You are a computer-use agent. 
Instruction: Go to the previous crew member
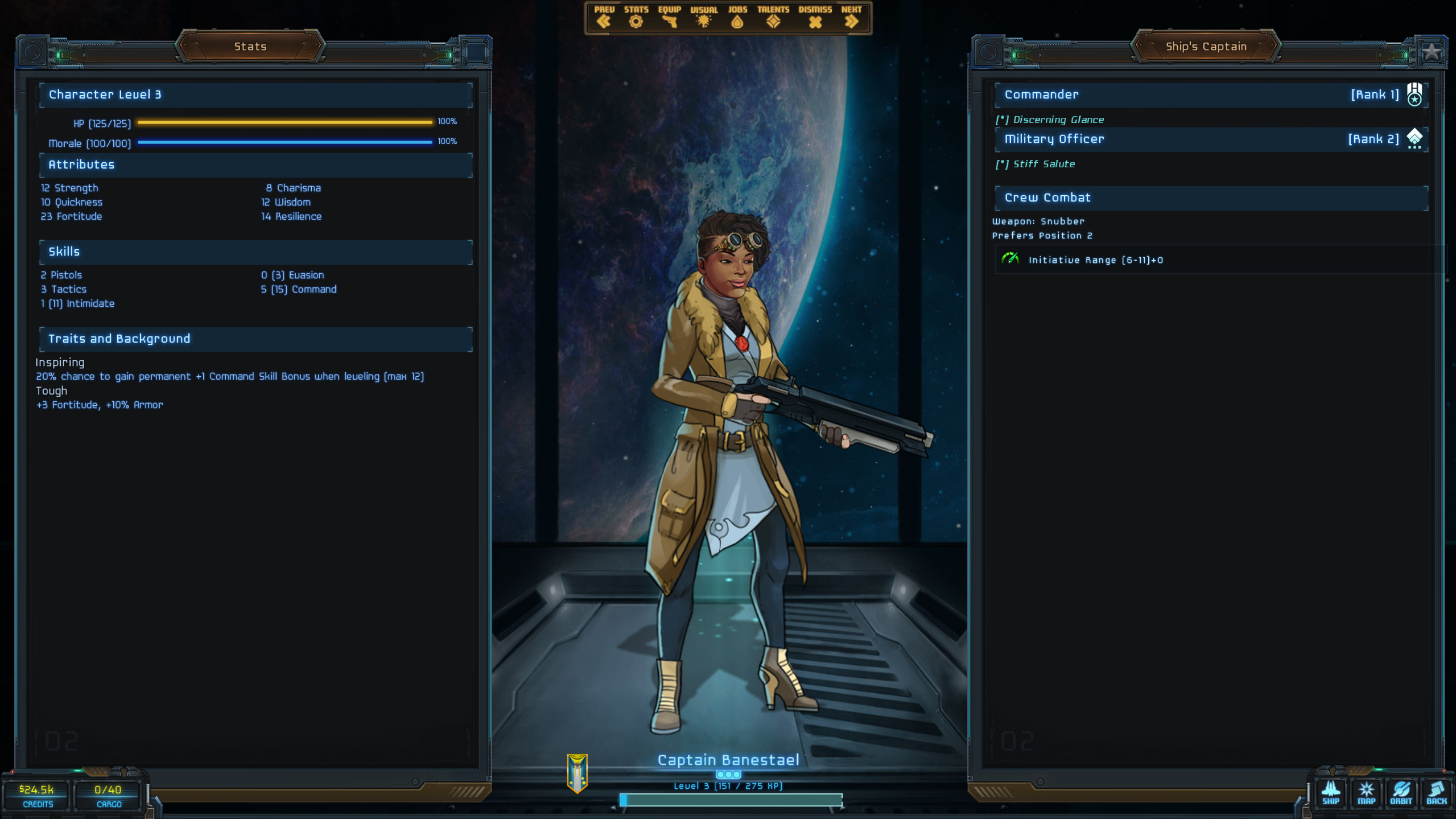[604, 18]
